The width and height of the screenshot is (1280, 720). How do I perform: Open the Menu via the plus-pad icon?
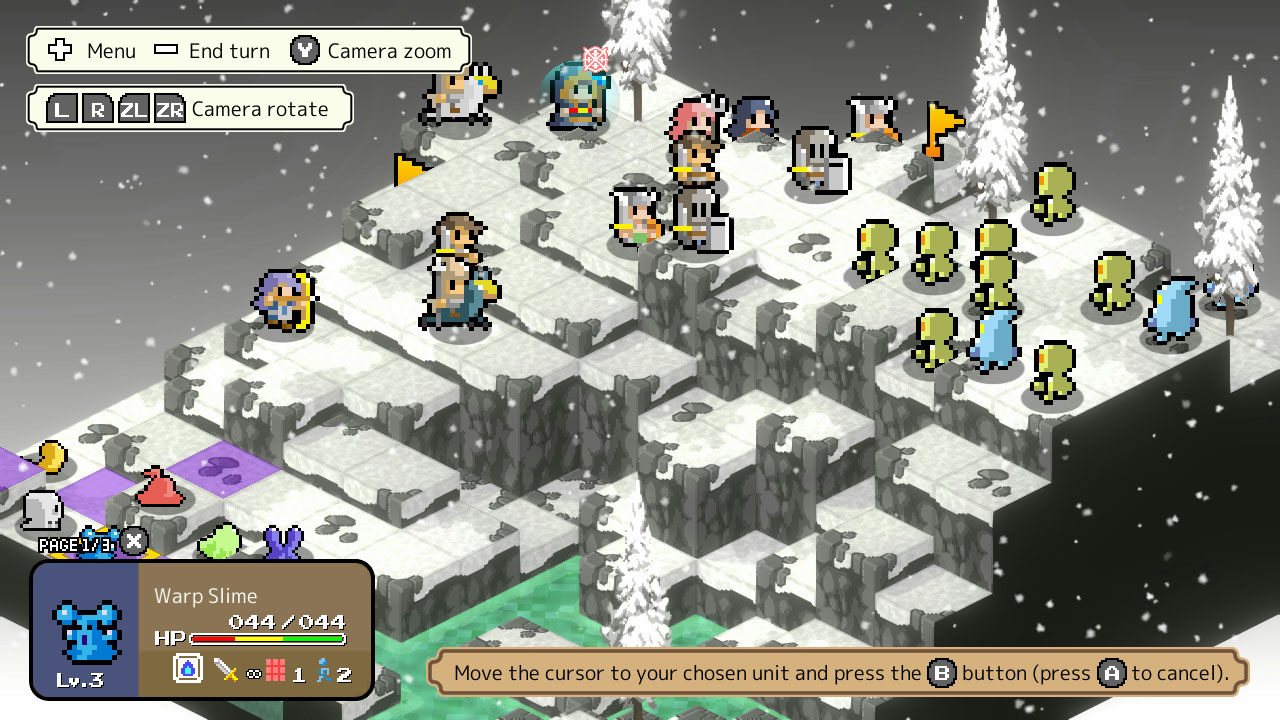point(61,50)
